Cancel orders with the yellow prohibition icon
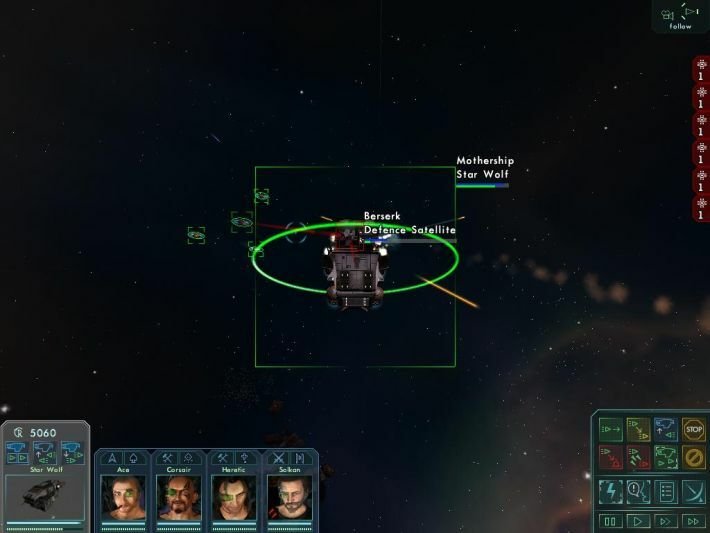Screen dimensions: 710x533 pos(693,458)
